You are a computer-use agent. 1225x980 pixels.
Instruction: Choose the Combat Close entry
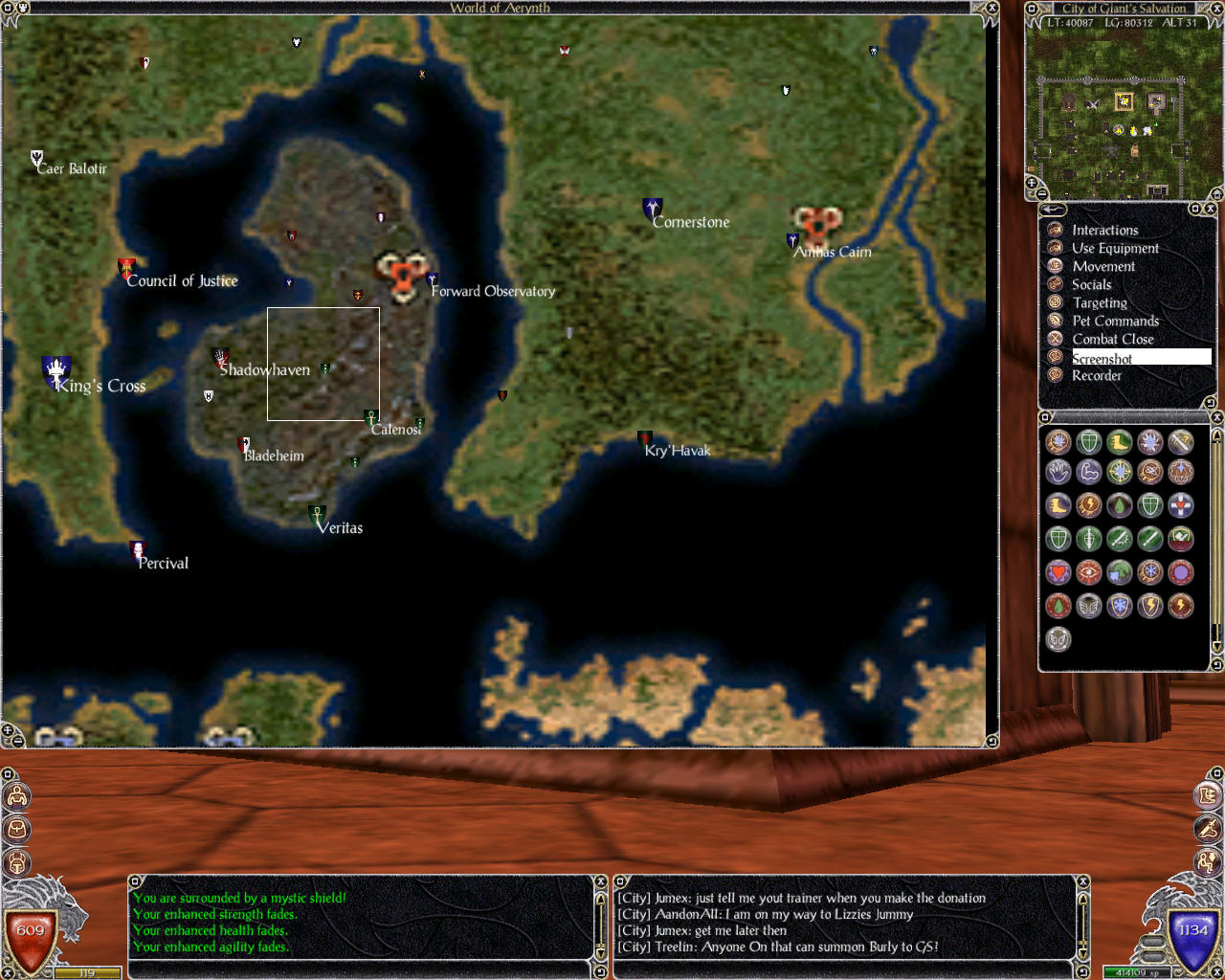tap(1113, 339)
